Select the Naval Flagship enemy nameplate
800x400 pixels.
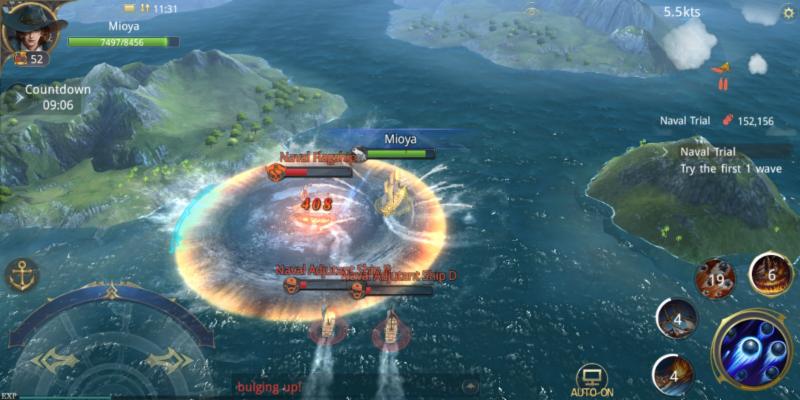(314, 157)
